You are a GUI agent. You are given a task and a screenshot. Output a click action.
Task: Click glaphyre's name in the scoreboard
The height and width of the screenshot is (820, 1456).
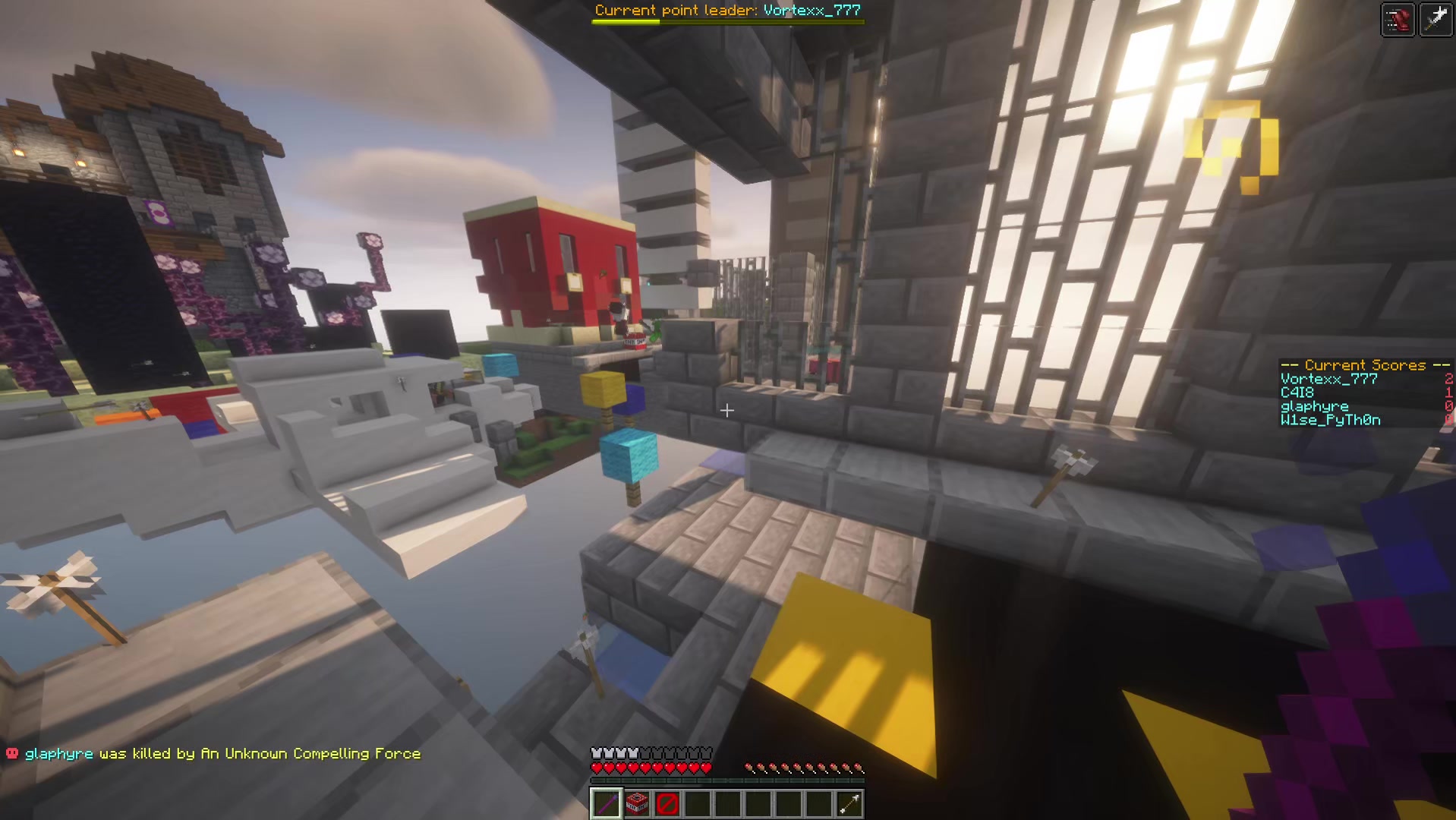1315,406
